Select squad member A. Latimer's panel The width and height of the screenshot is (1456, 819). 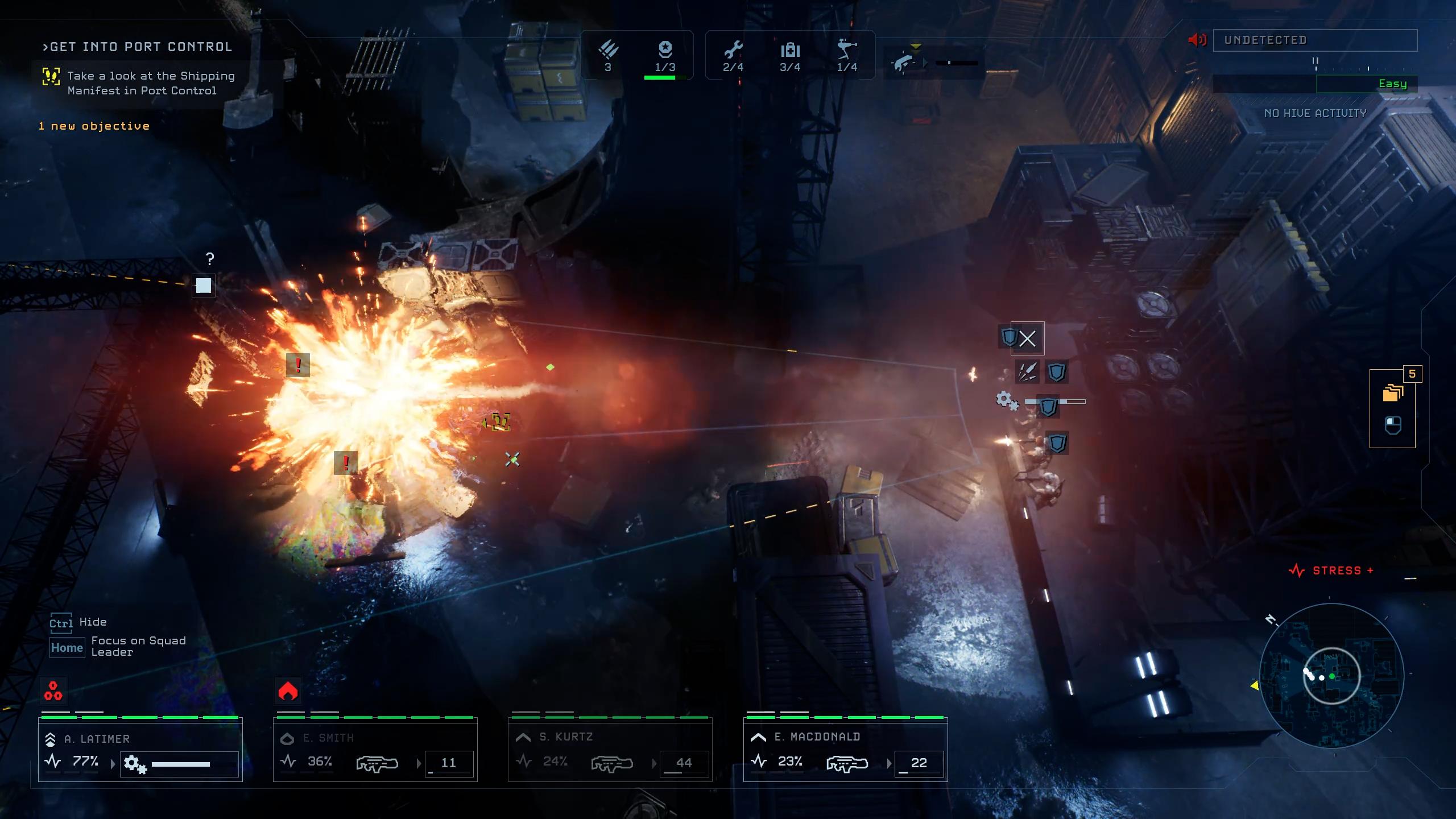(140, 750)
